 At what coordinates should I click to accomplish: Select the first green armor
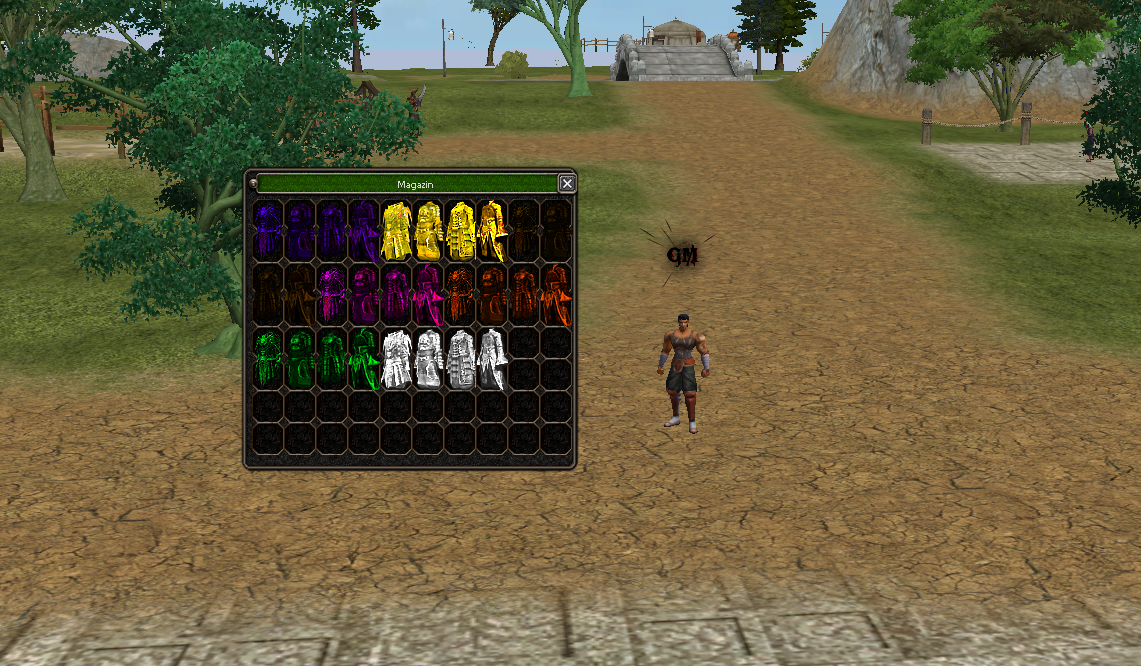[267, 359]
